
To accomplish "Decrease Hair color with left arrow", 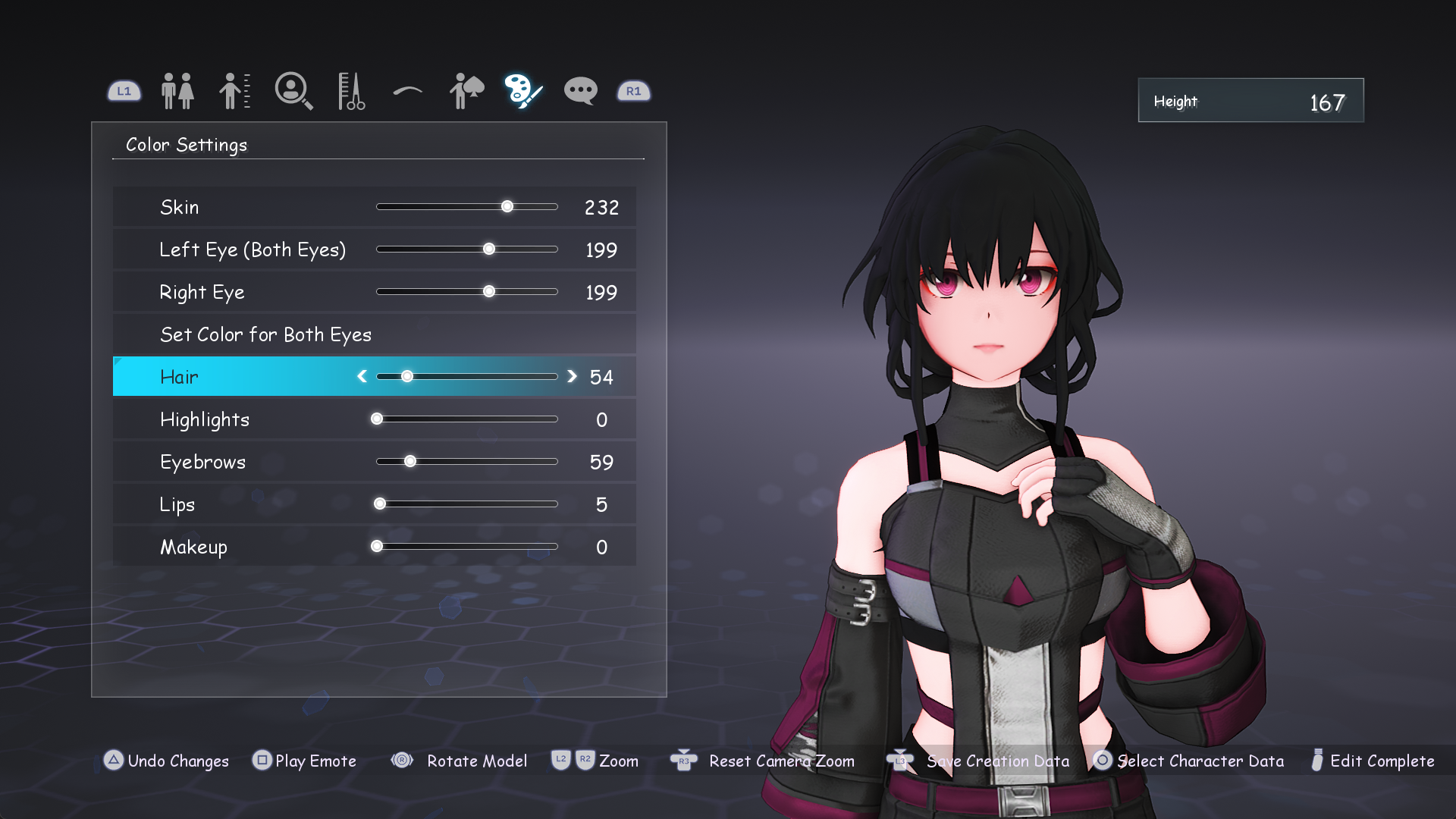I will pos(362,377).
